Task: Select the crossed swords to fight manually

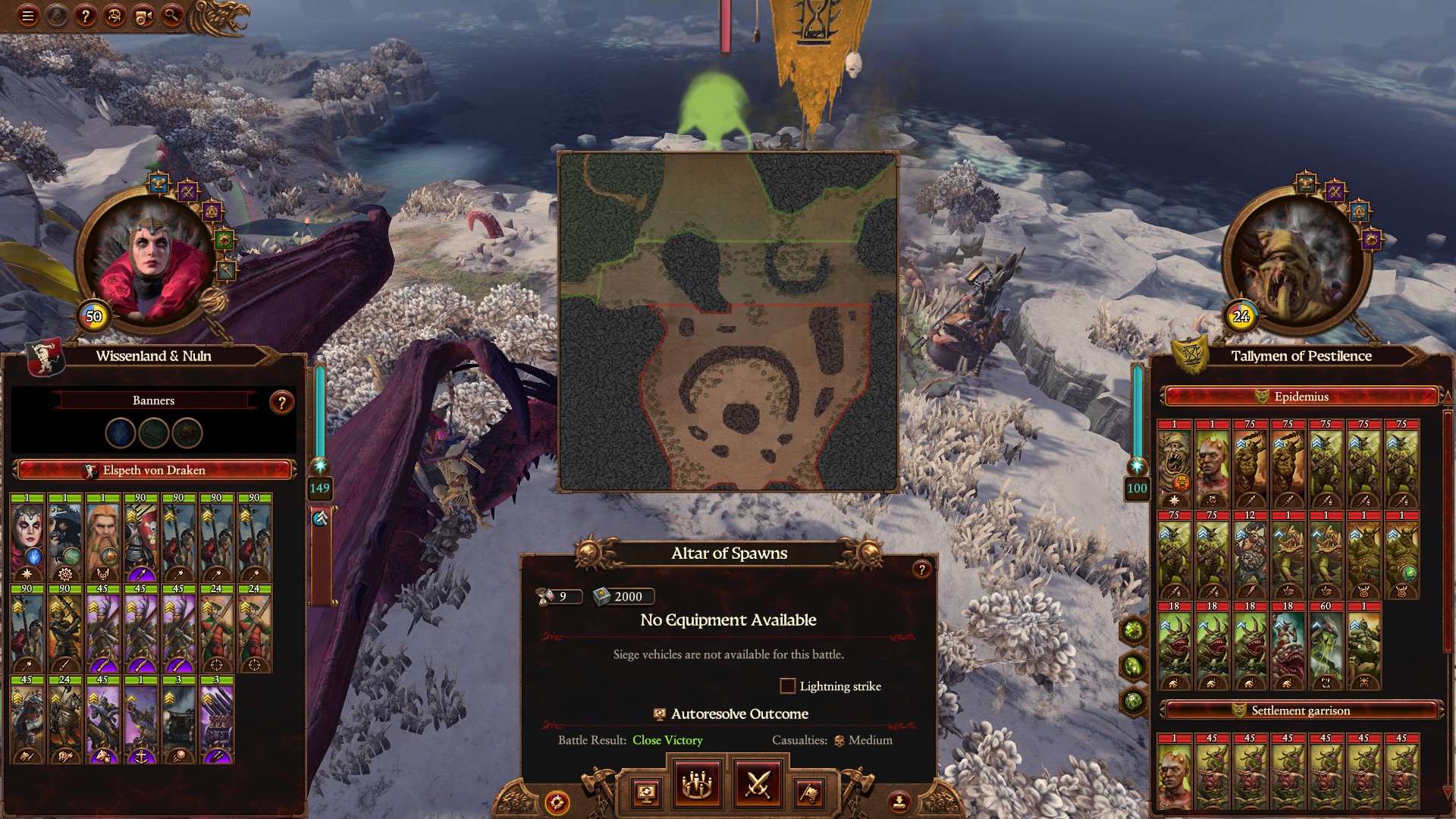Action: (761, 786)
